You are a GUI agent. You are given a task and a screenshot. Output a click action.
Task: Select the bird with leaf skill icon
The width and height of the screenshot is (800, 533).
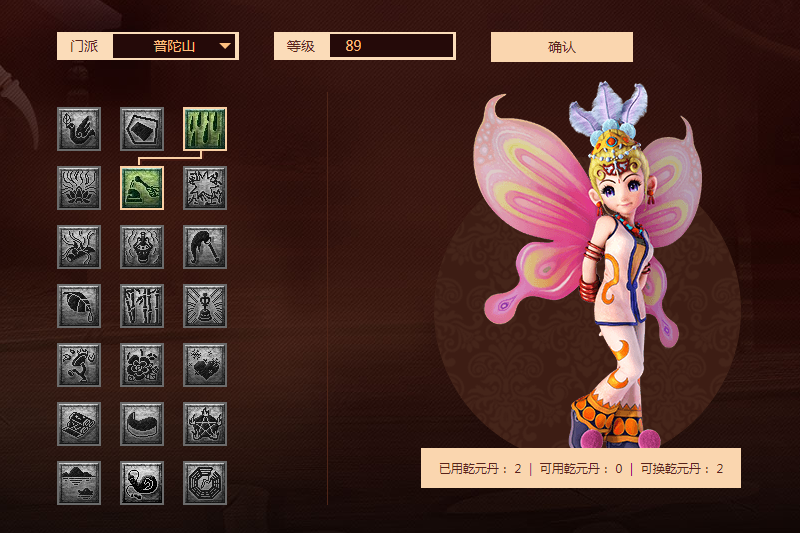[x=79, y=129]
